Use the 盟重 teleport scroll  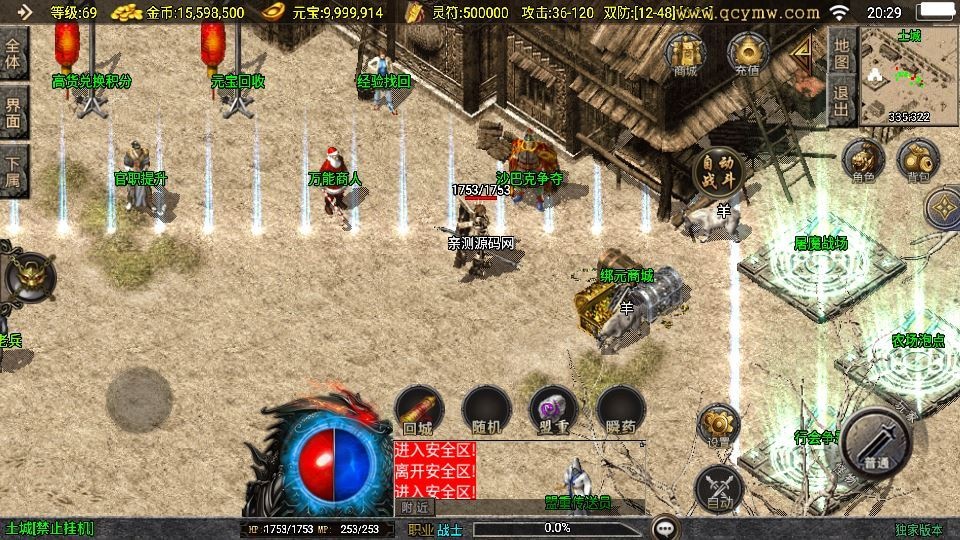[553, 410]
